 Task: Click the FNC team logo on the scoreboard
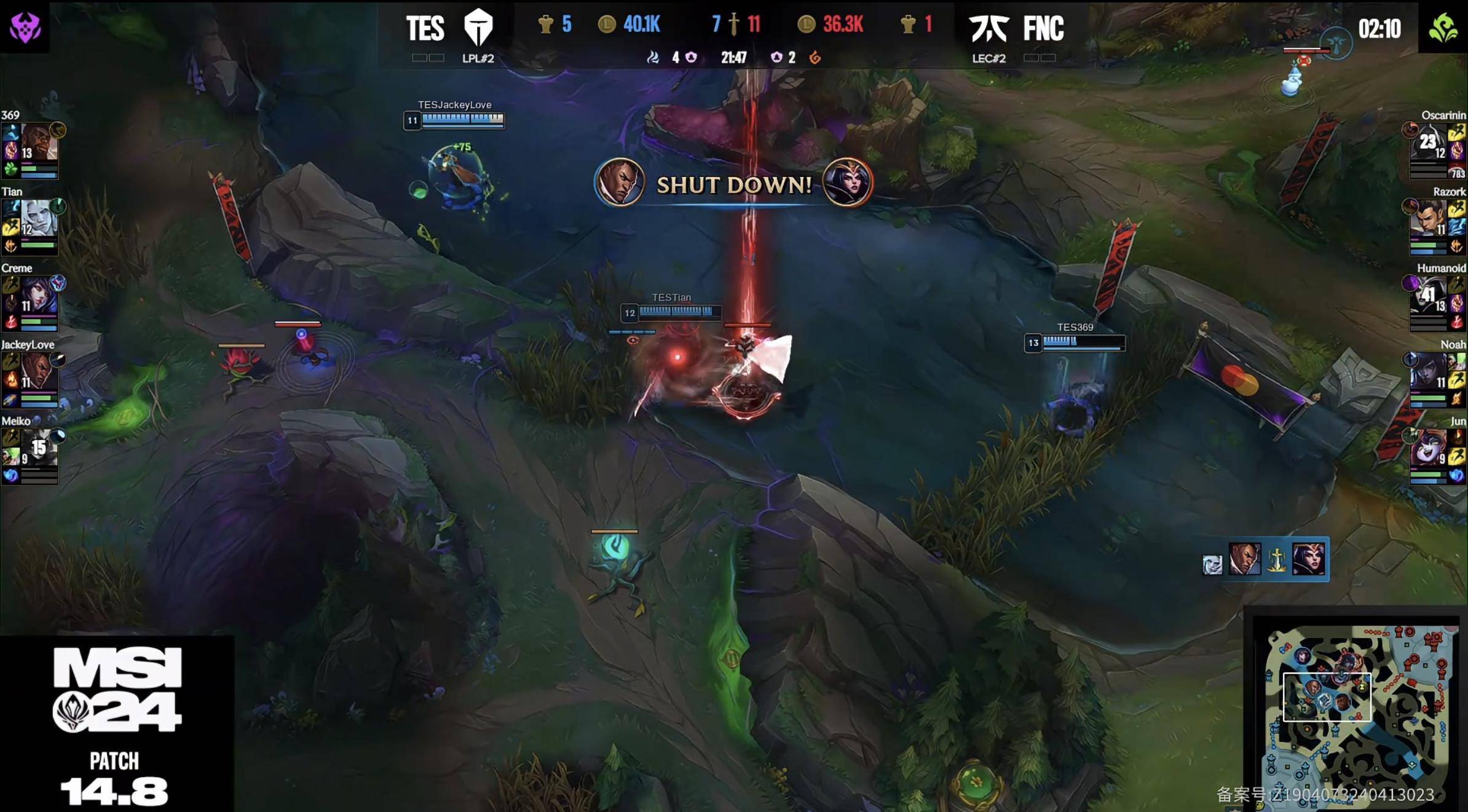988,28
